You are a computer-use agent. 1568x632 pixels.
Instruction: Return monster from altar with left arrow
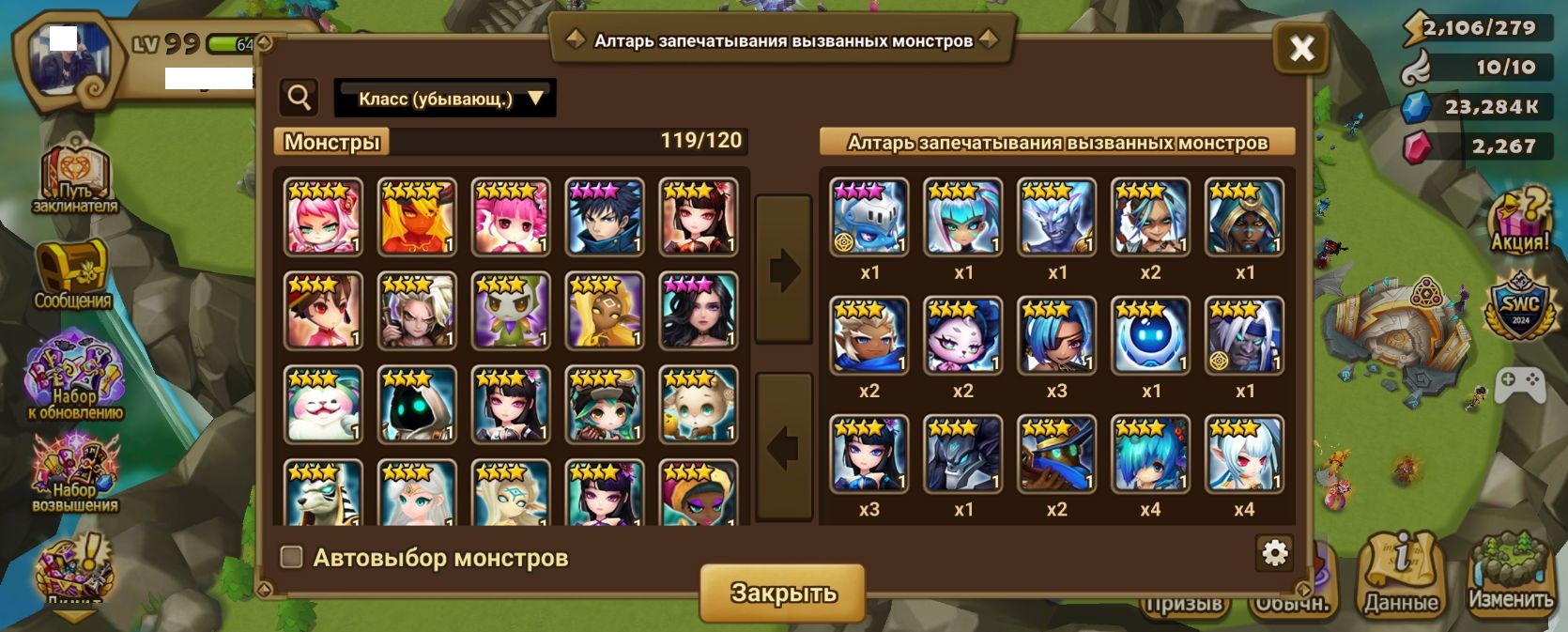tap(784, 447)
